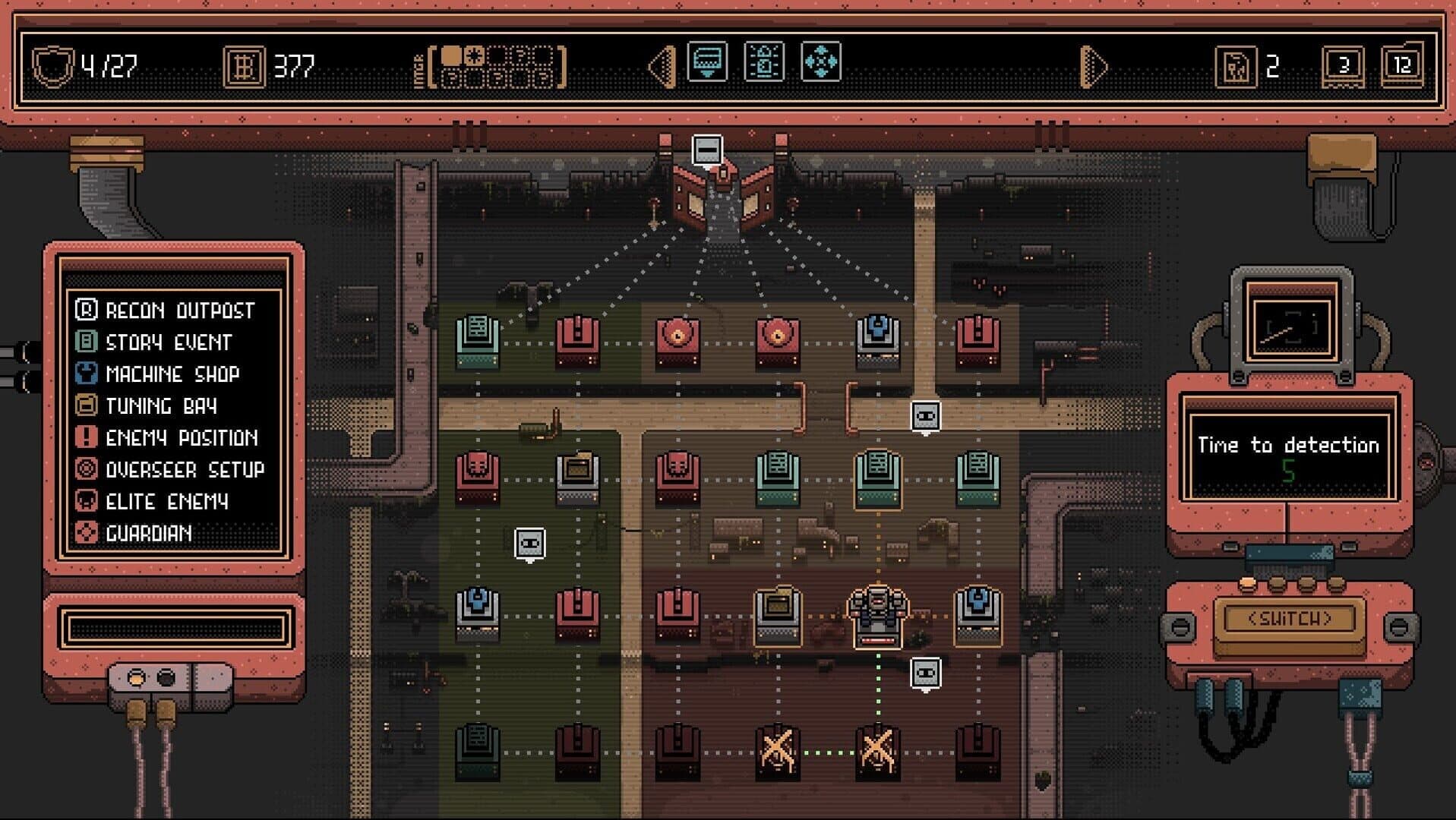Viewport: 1456px width, 820px height.
Task: Toggle the sun-shaped module slot
Action: pyautogui.click(x=475, y=55)
